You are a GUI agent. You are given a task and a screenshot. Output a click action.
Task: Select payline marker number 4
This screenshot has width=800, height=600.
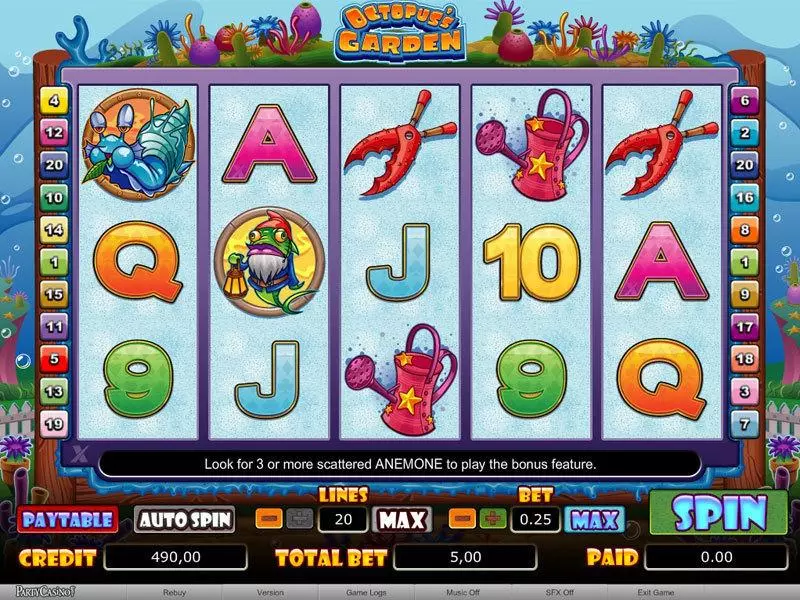click(53, 100)
